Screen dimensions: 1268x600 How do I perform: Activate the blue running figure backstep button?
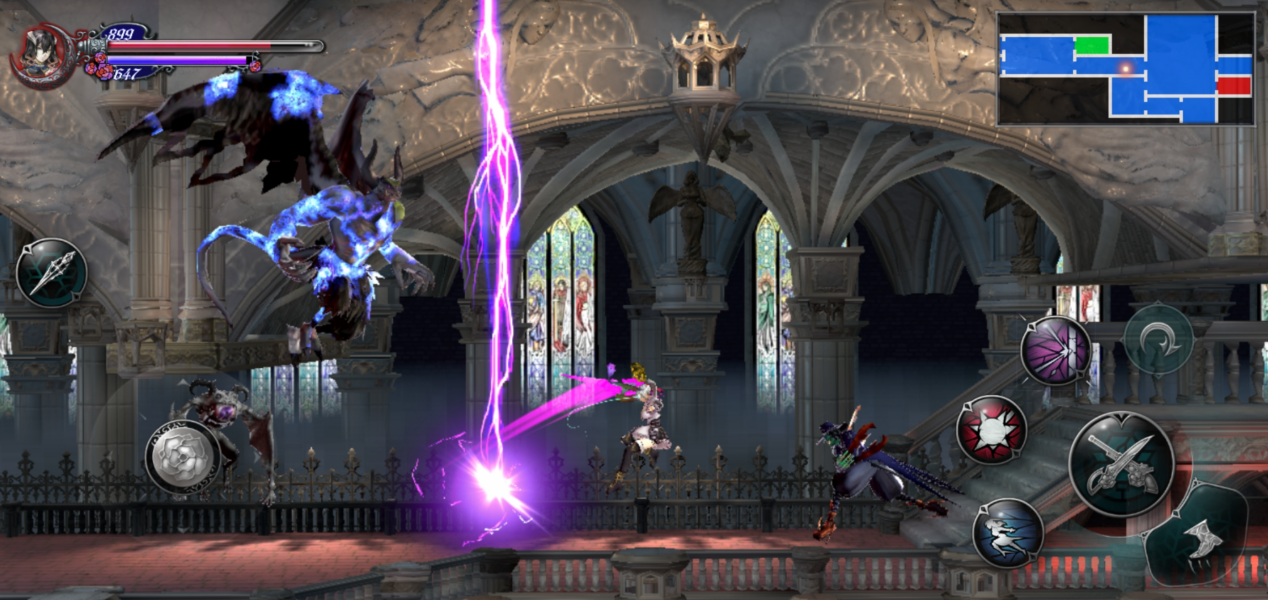tap(1007, 533)
